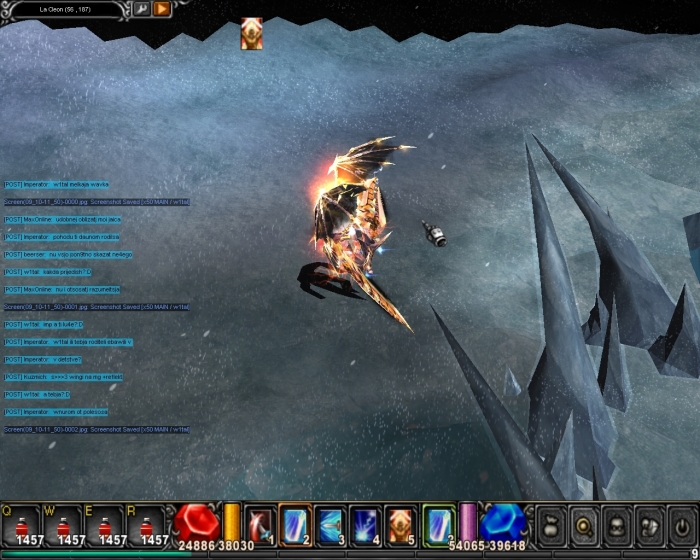Cast the blue burst skill in slot 4

(x=365, y=524)
